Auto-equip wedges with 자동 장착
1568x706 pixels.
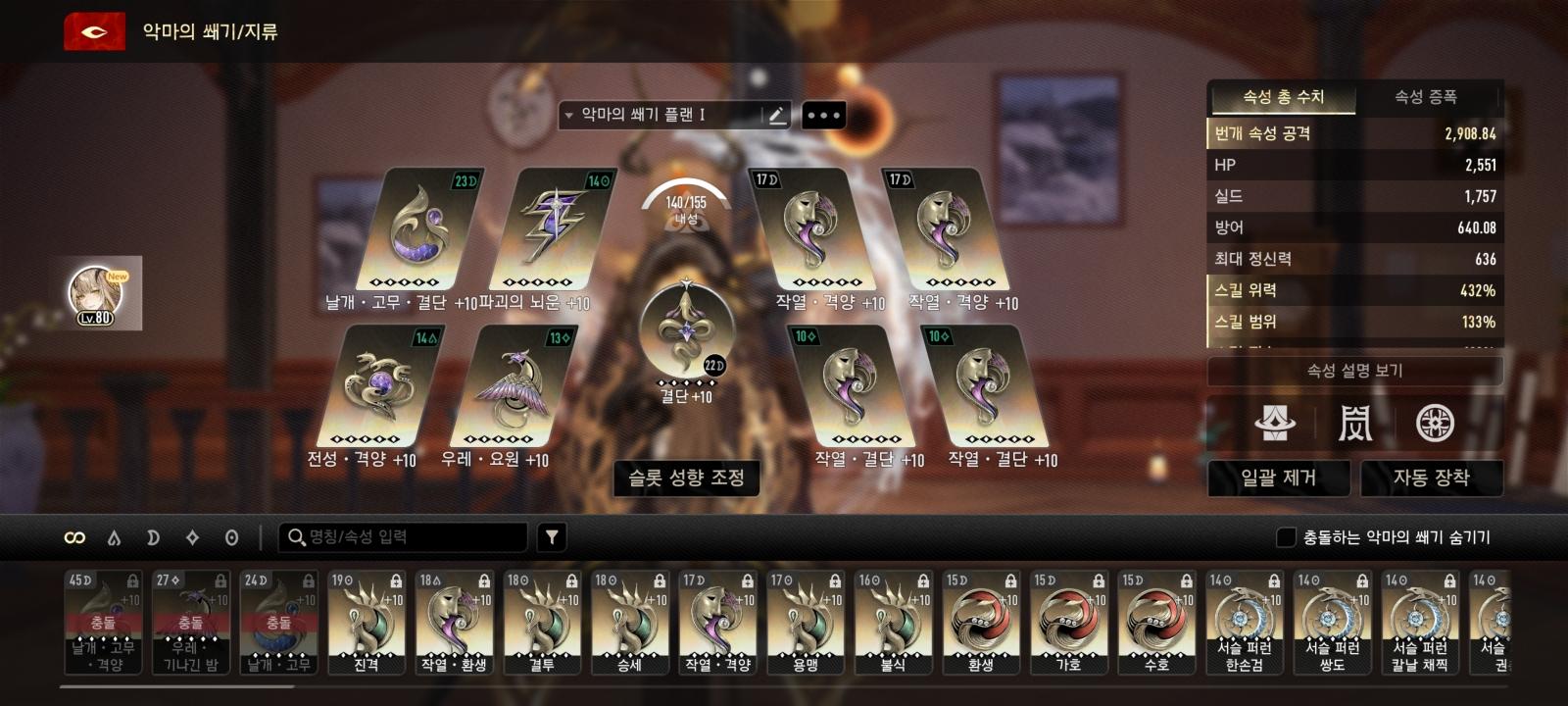click(x=1431, y=478)
